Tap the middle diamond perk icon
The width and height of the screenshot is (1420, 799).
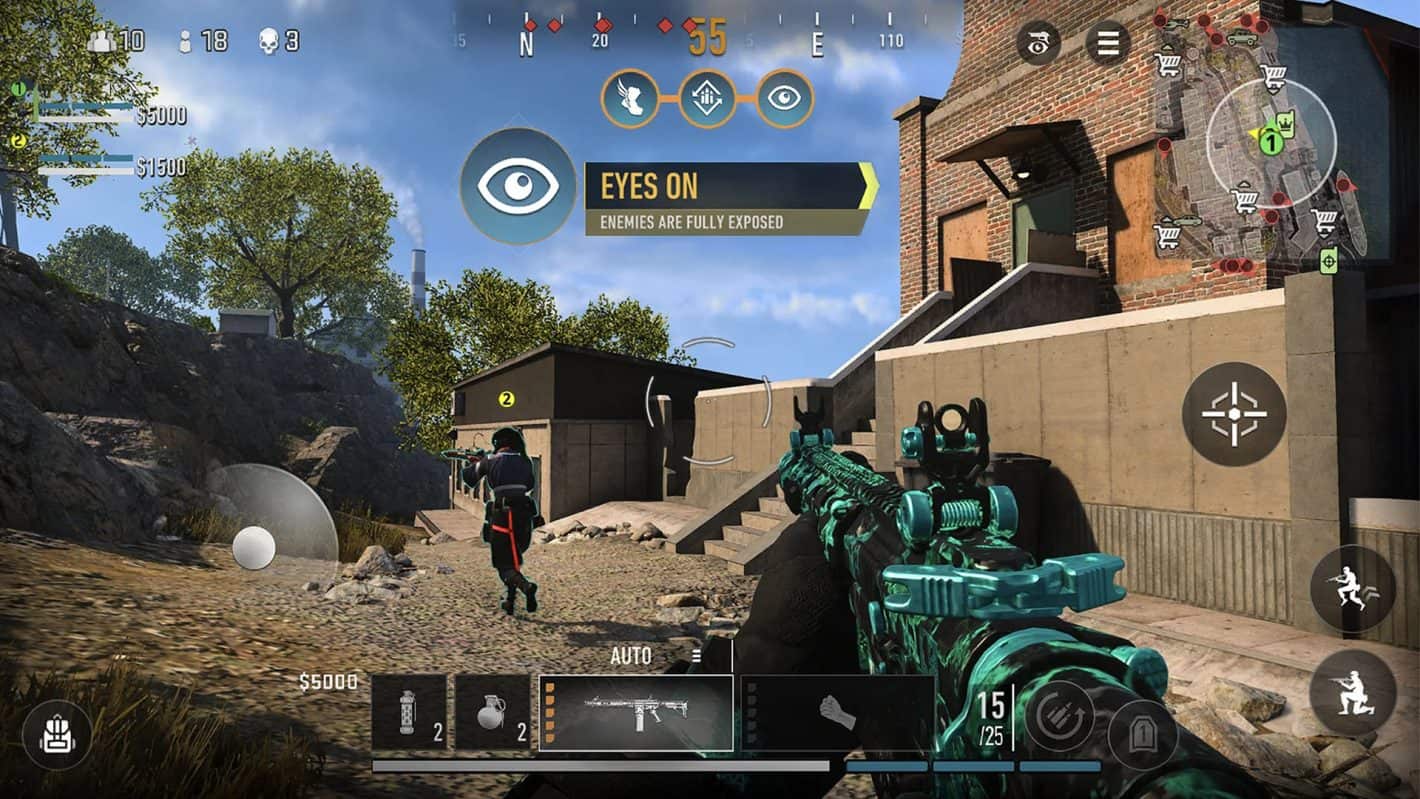click(x=707, y=98)
